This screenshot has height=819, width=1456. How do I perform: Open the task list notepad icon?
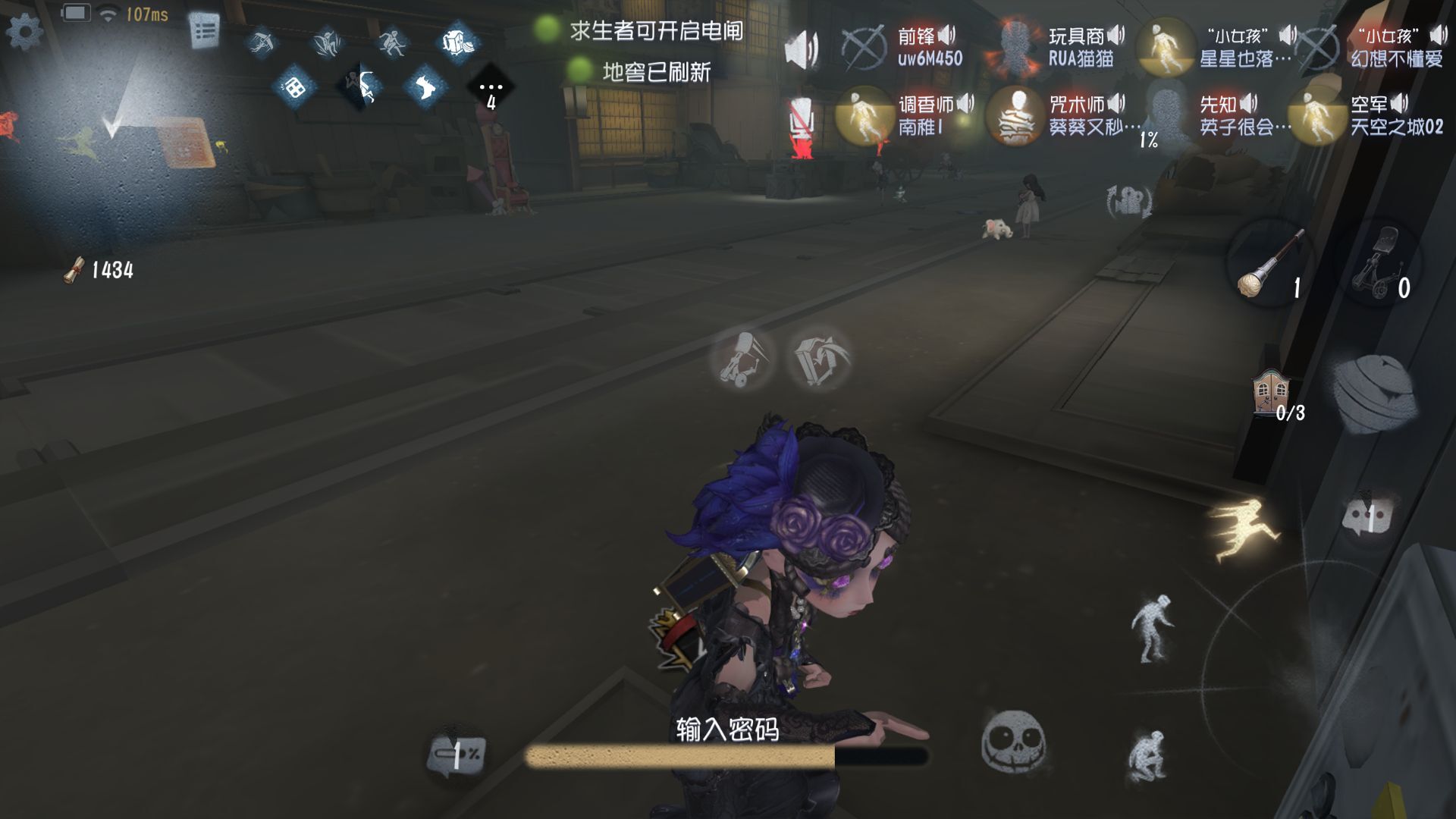click(x=204, y=32)
